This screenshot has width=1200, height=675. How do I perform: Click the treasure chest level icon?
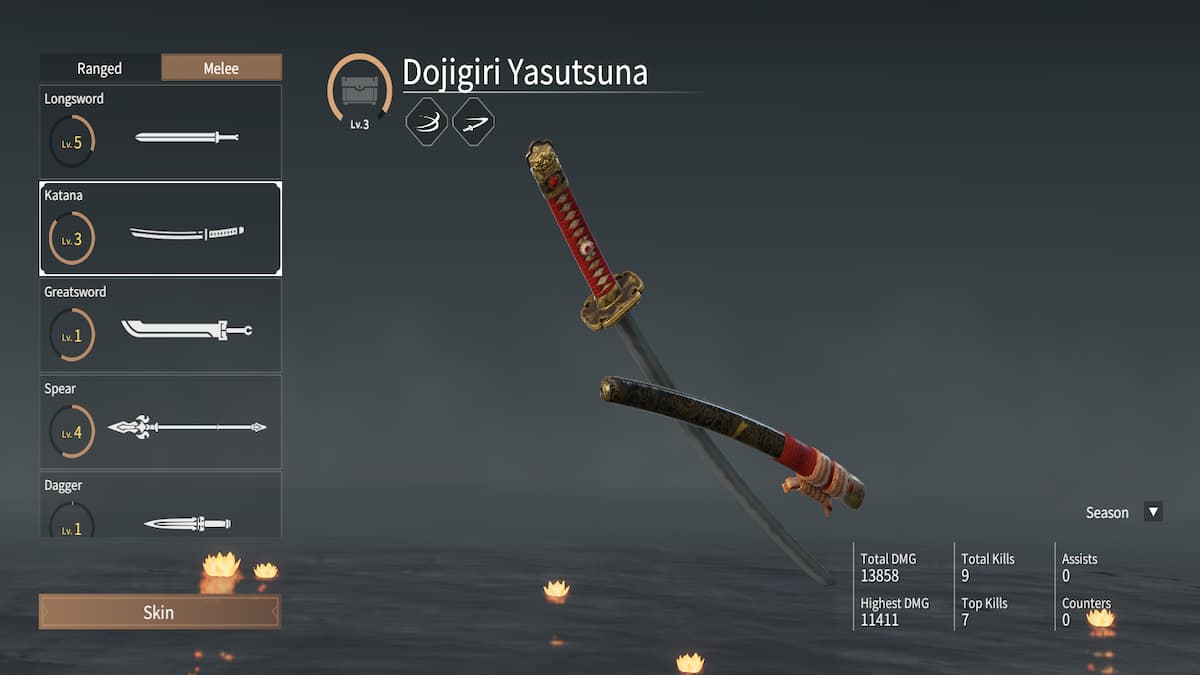click(359, 91)
